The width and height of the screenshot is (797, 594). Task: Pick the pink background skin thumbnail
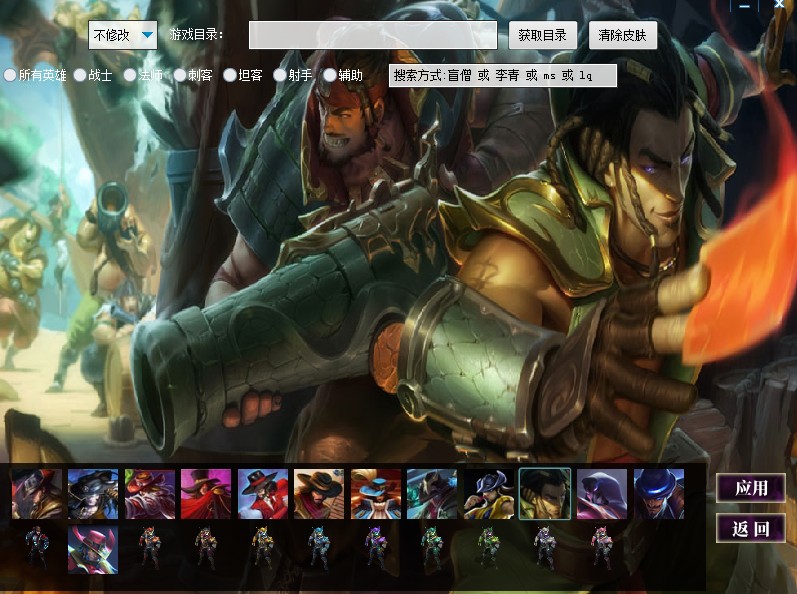point(206,494)
